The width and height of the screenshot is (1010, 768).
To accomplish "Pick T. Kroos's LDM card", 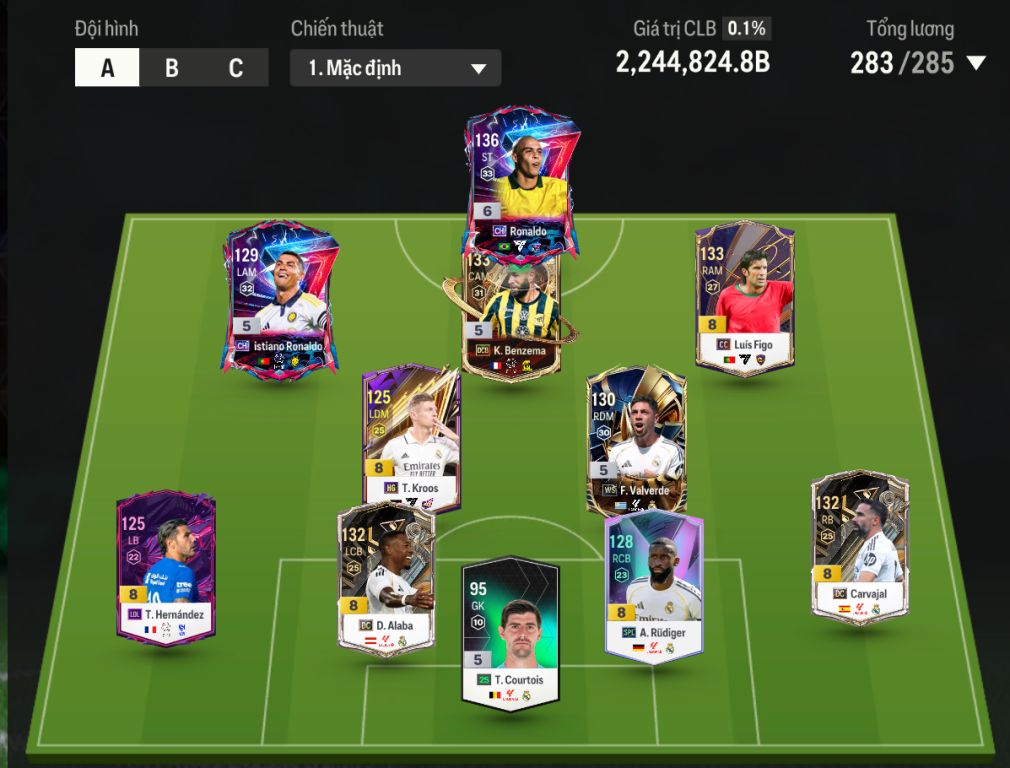I will point(411,438).
